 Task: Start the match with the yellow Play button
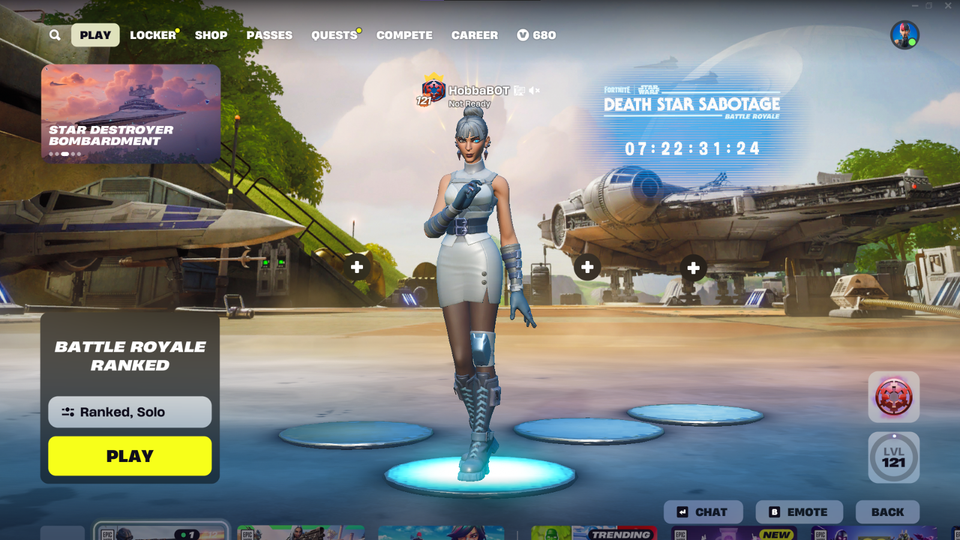pyautogui.click(x=130, y=456)
